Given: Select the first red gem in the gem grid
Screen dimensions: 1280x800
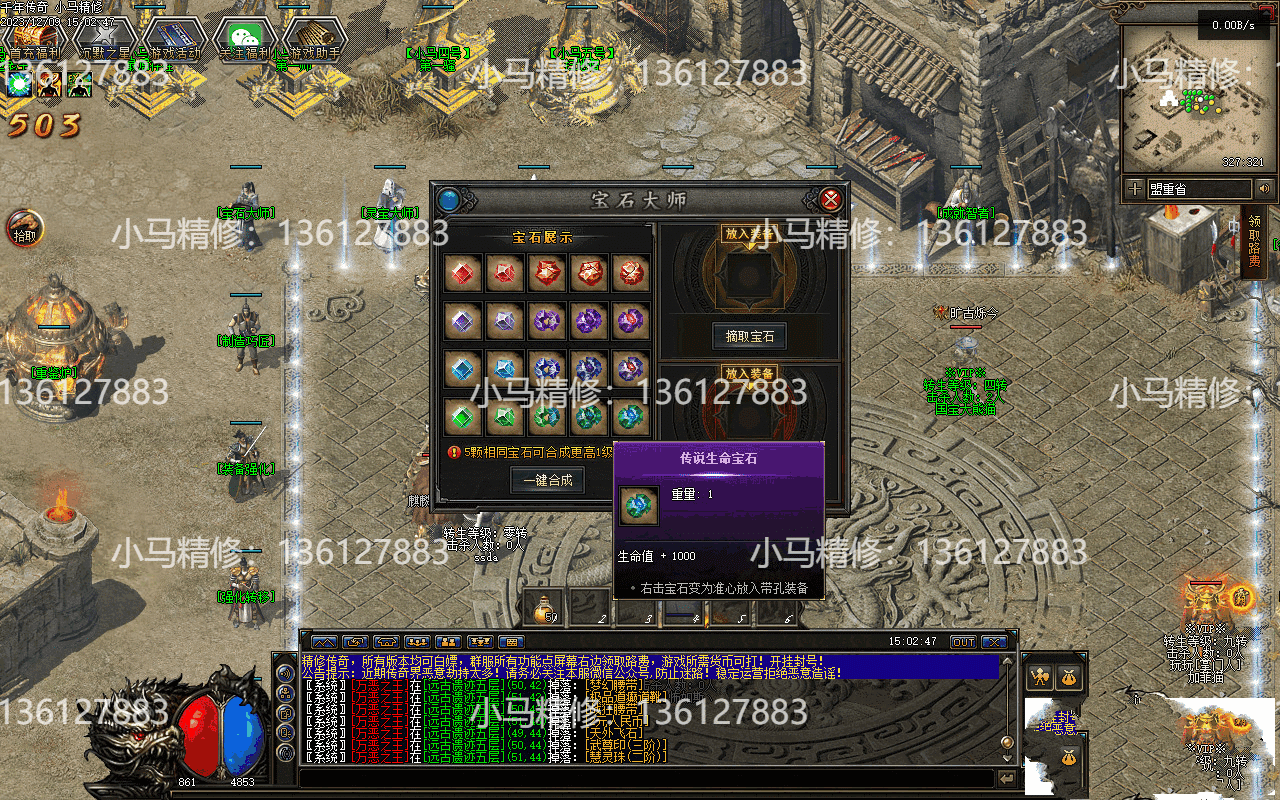Looking at the screenshot, I should [x=461, y=271].
